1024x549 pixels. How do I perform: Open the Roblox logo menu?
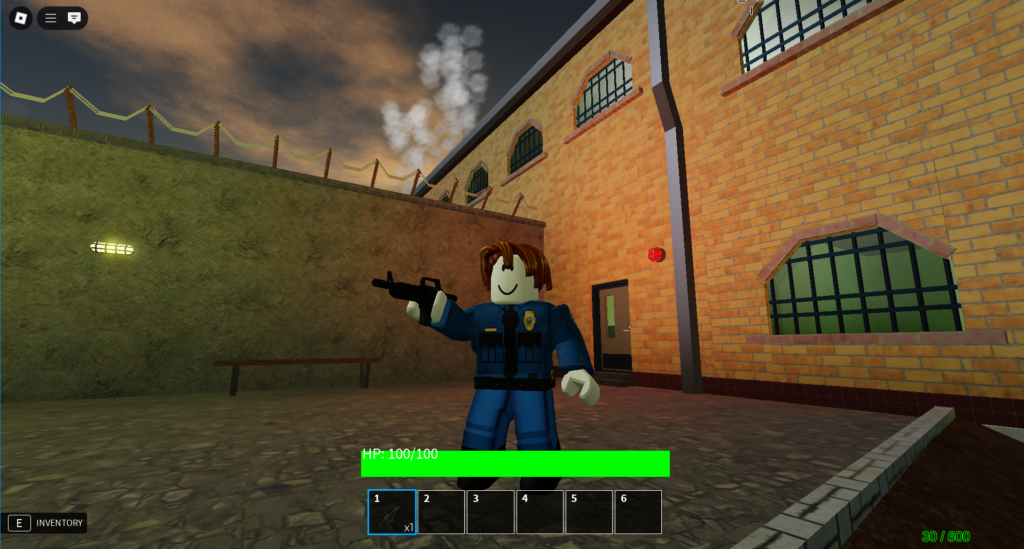click(x=19, y=18)
